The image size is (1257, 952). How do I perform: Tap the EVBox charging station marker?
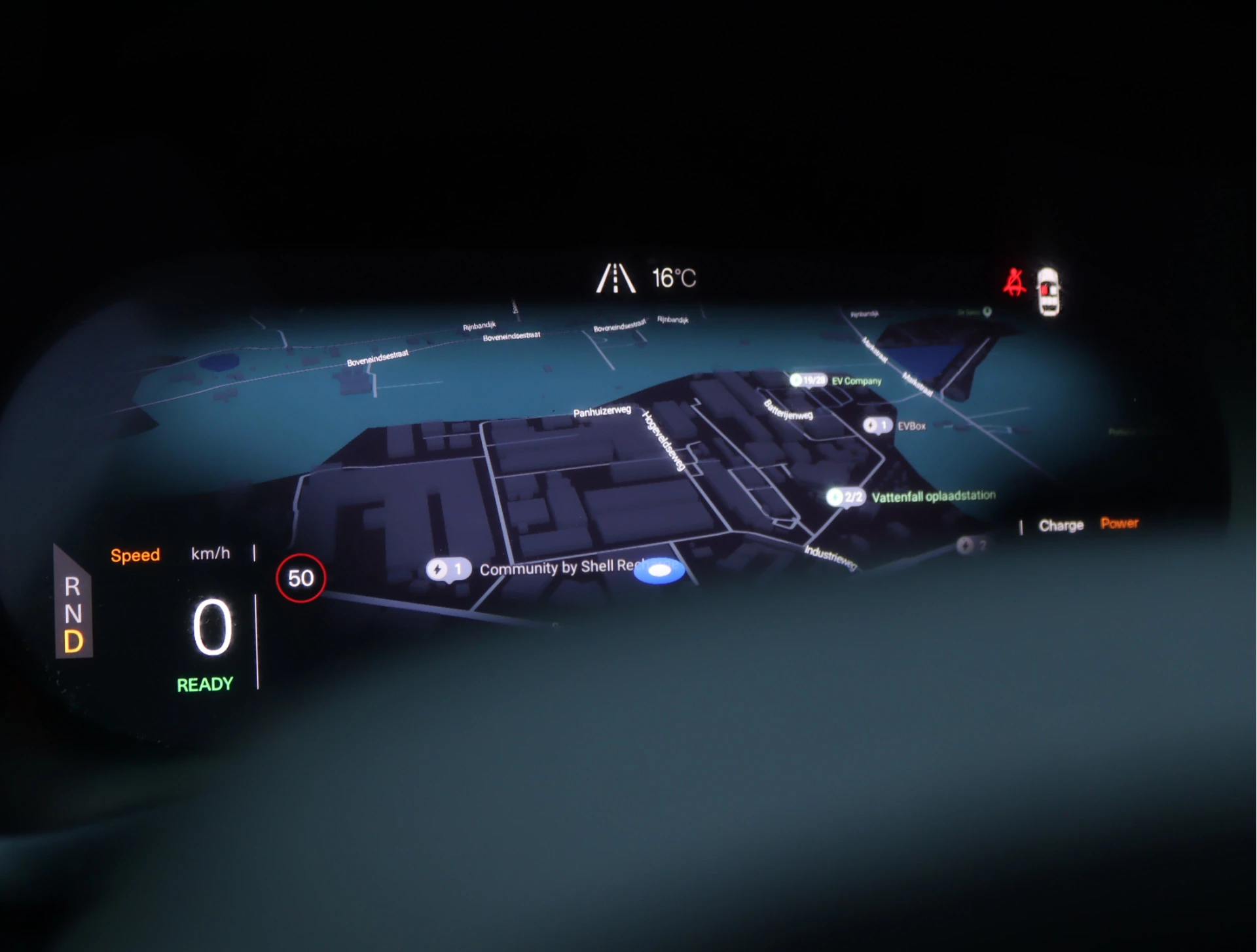[877, 426]
